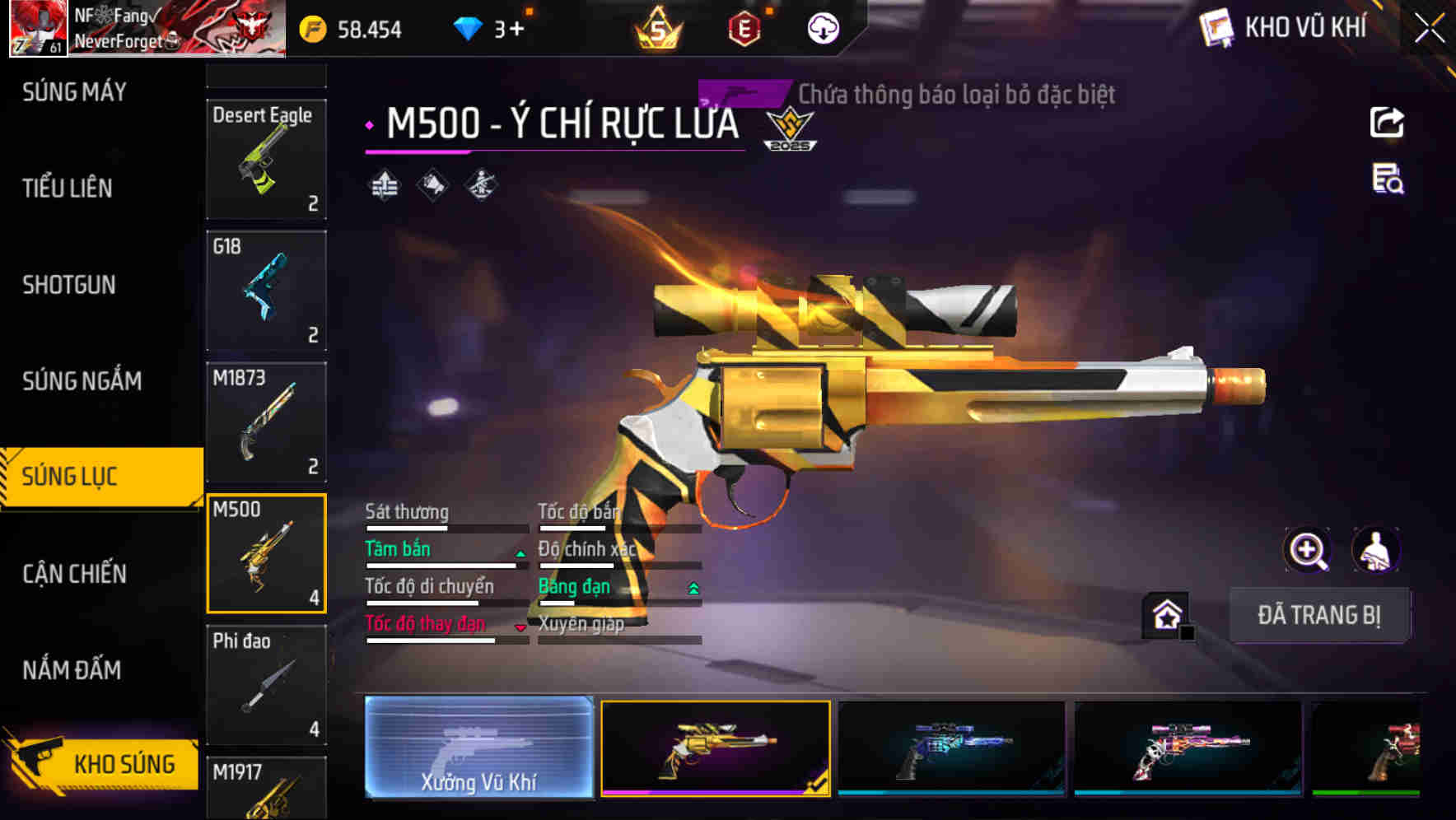Image resolution: width=1456 pixels, height=820 pixels.
Task: Open Kho Vũ Khí book icon top right
Action: [x=1215, y=27]
